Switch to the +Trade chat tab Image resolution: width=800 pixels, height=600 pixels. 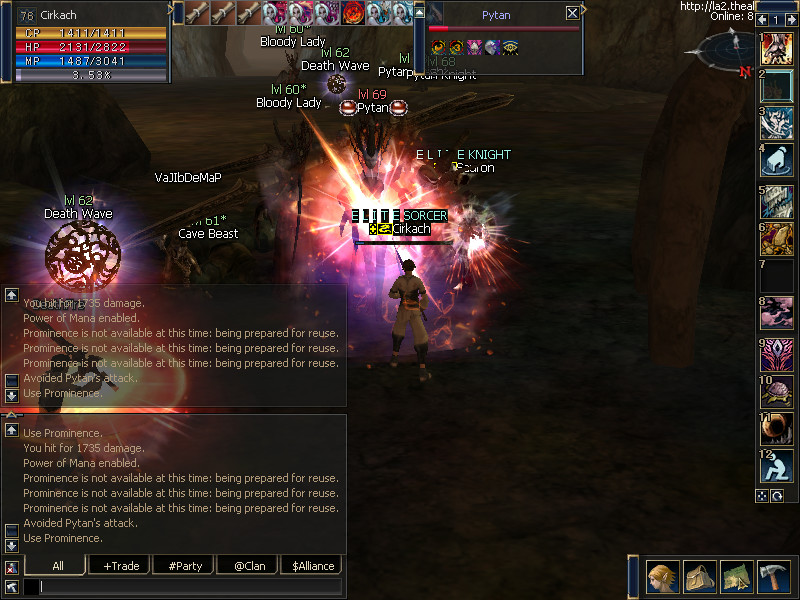121,566
